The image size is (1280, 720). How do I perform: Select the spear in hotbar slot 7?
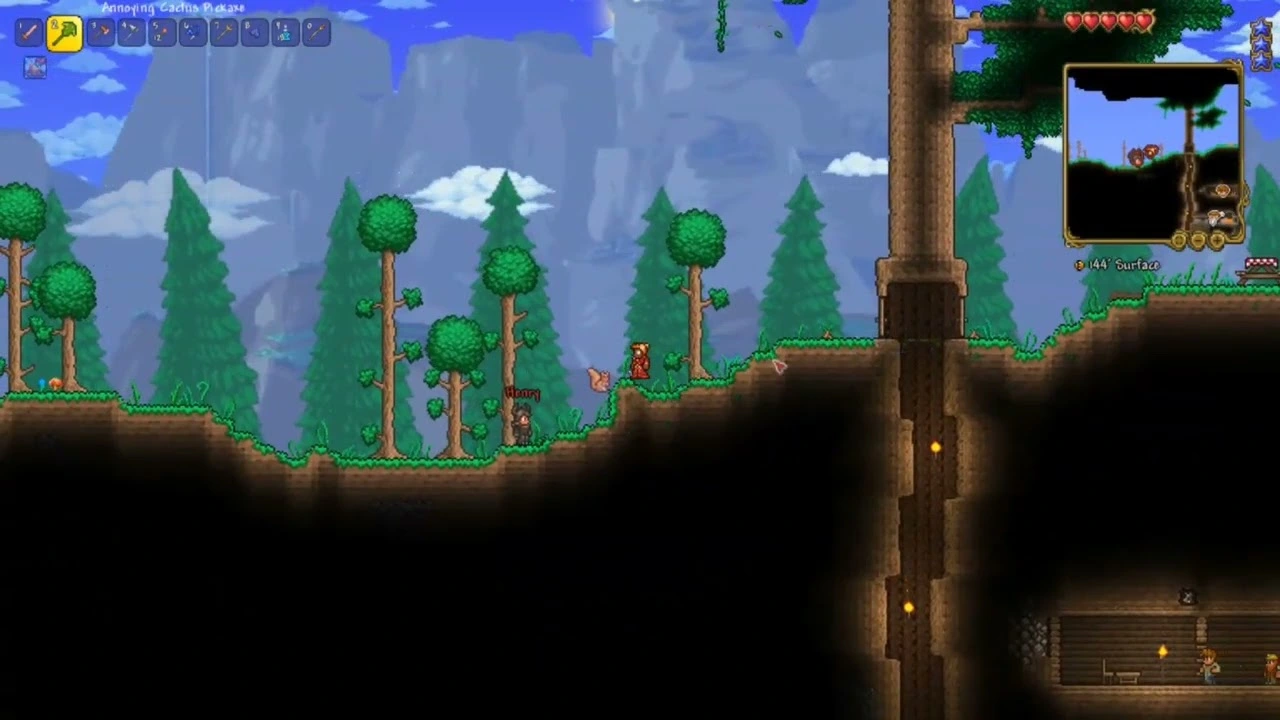point(223,32)
